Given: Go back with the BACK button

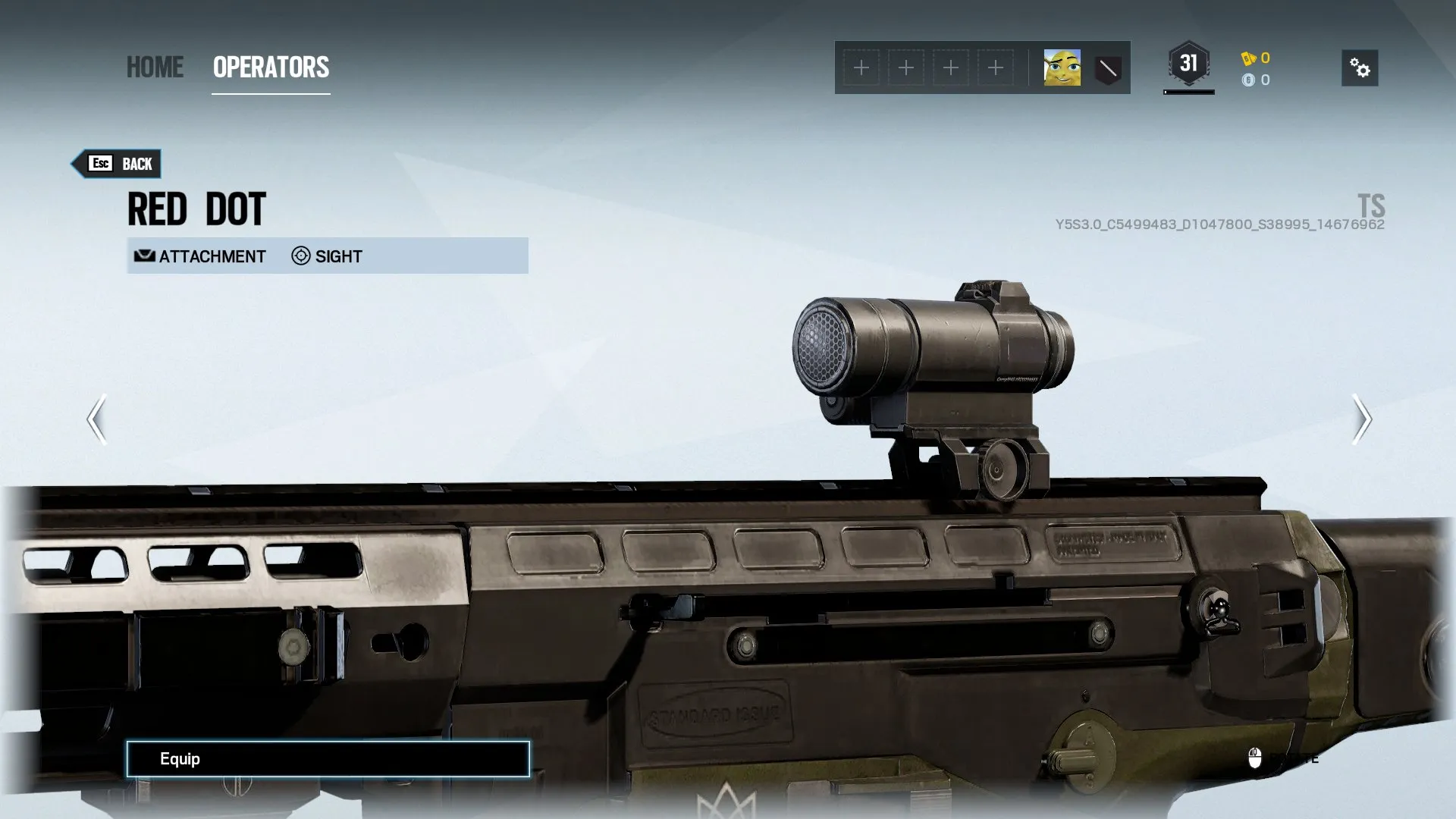Looking at the screenshot, I should point(118,164).
